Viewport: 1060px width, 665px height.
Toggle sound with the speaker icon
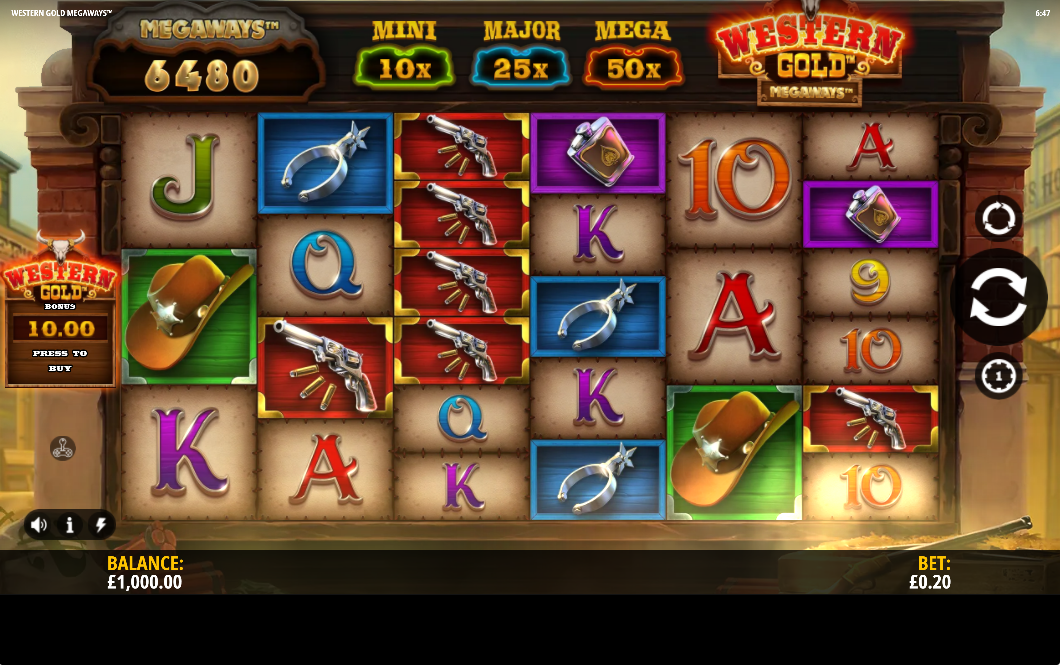(x=39, y=524)
